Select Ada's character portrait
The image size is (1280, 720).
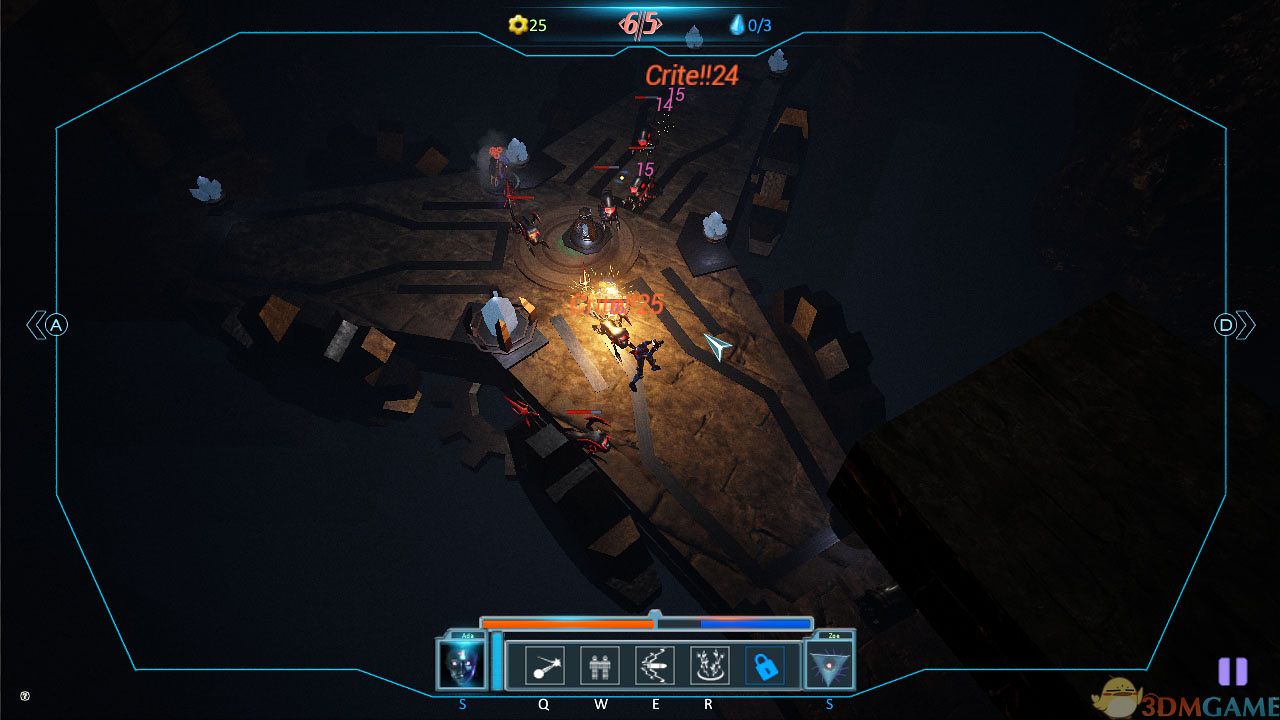[463, 665]
